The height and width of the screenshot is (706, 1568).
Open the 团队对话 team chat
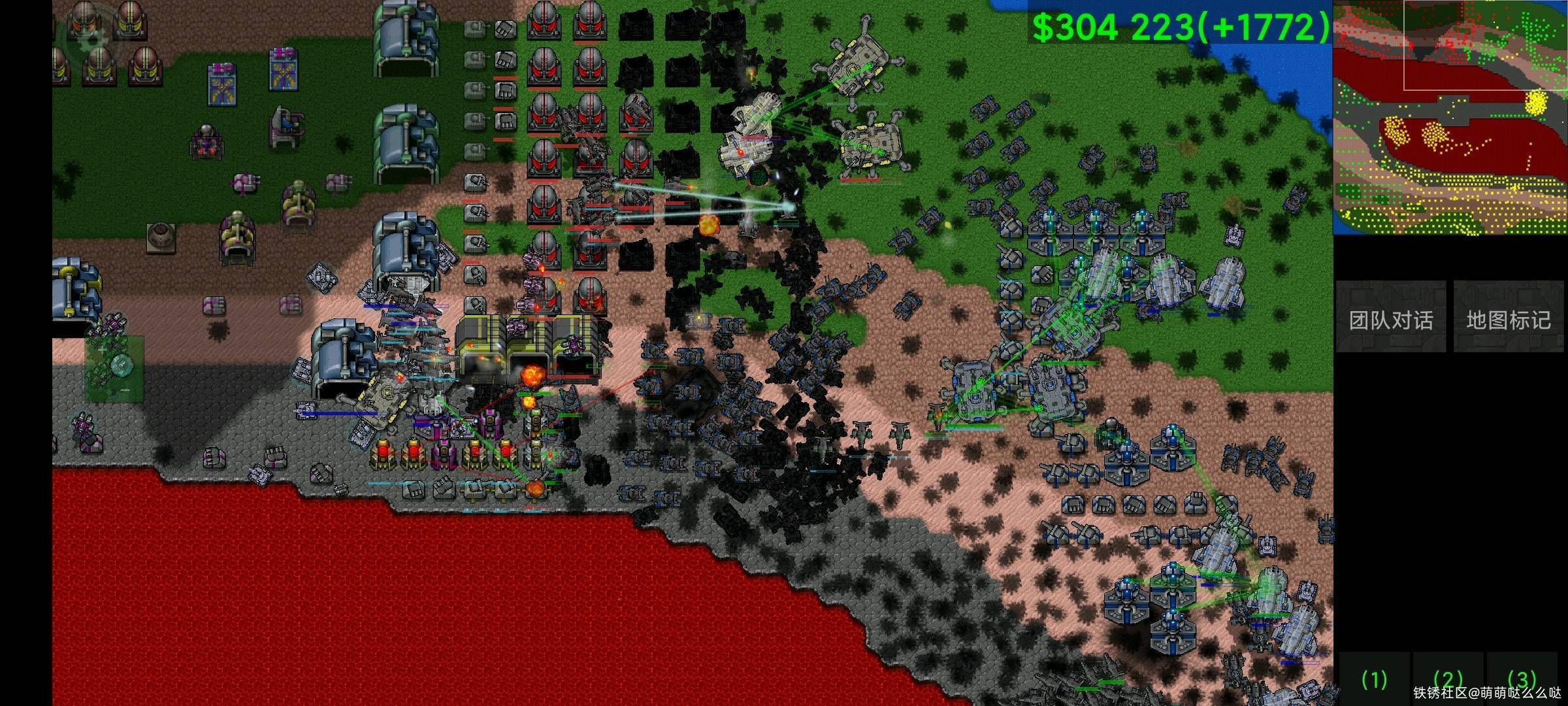click(x=1390, y=318)
